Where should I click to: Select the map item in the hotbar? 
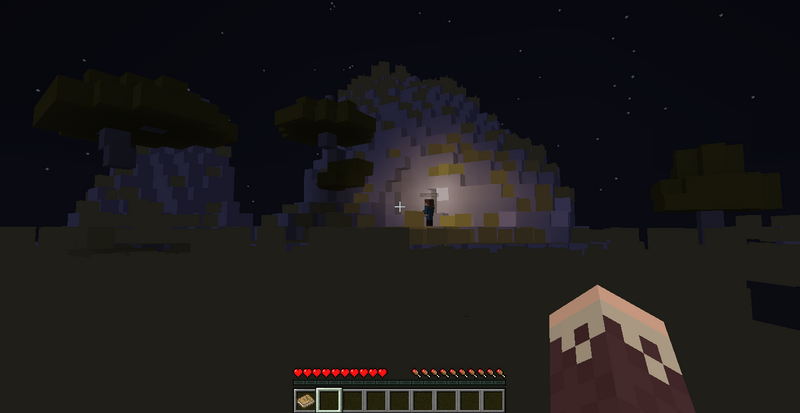(x=305, y=401)
